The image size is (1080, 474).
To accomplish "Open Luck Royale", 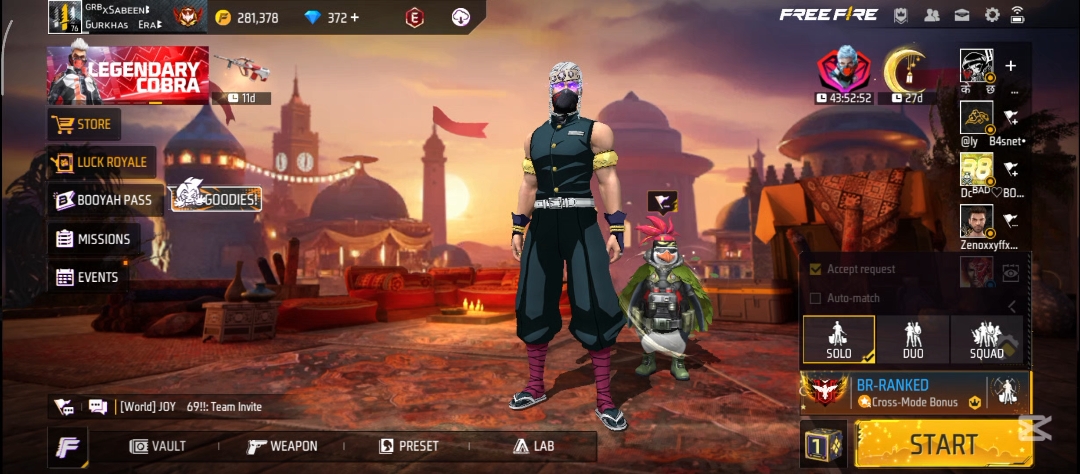I will point(100,162).
